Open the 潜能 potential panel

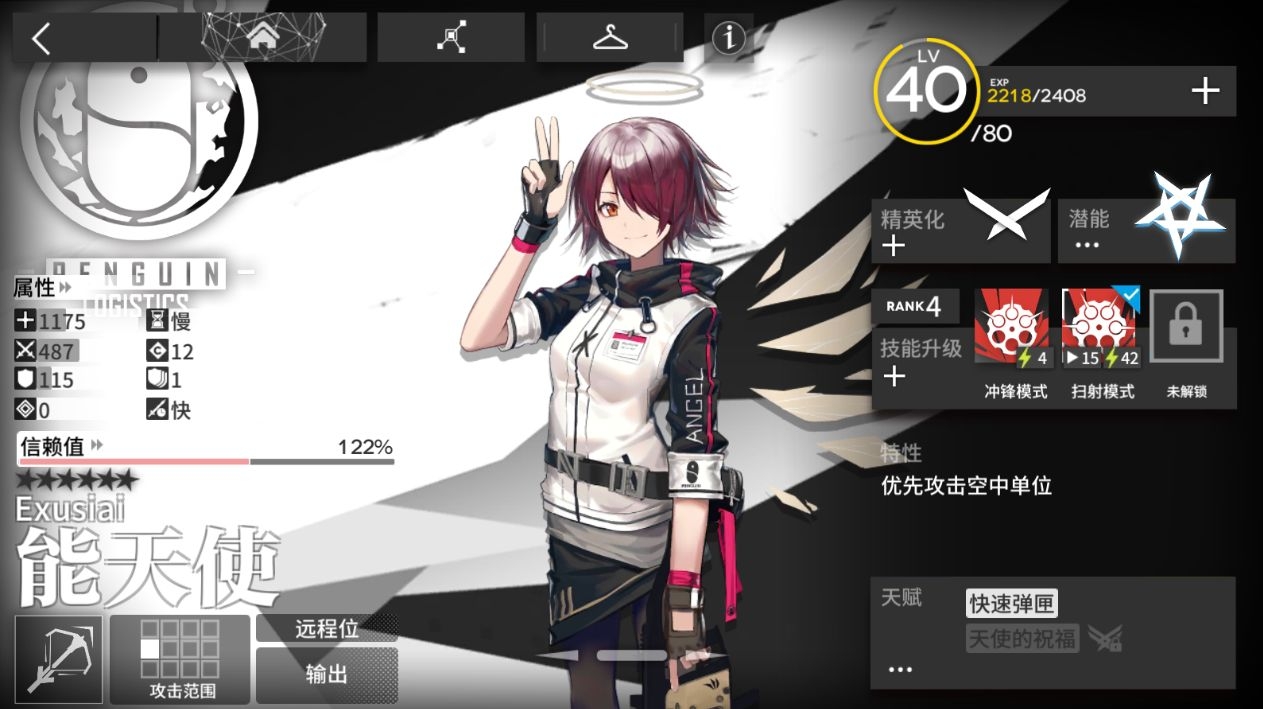click(x=1146, y=230)
